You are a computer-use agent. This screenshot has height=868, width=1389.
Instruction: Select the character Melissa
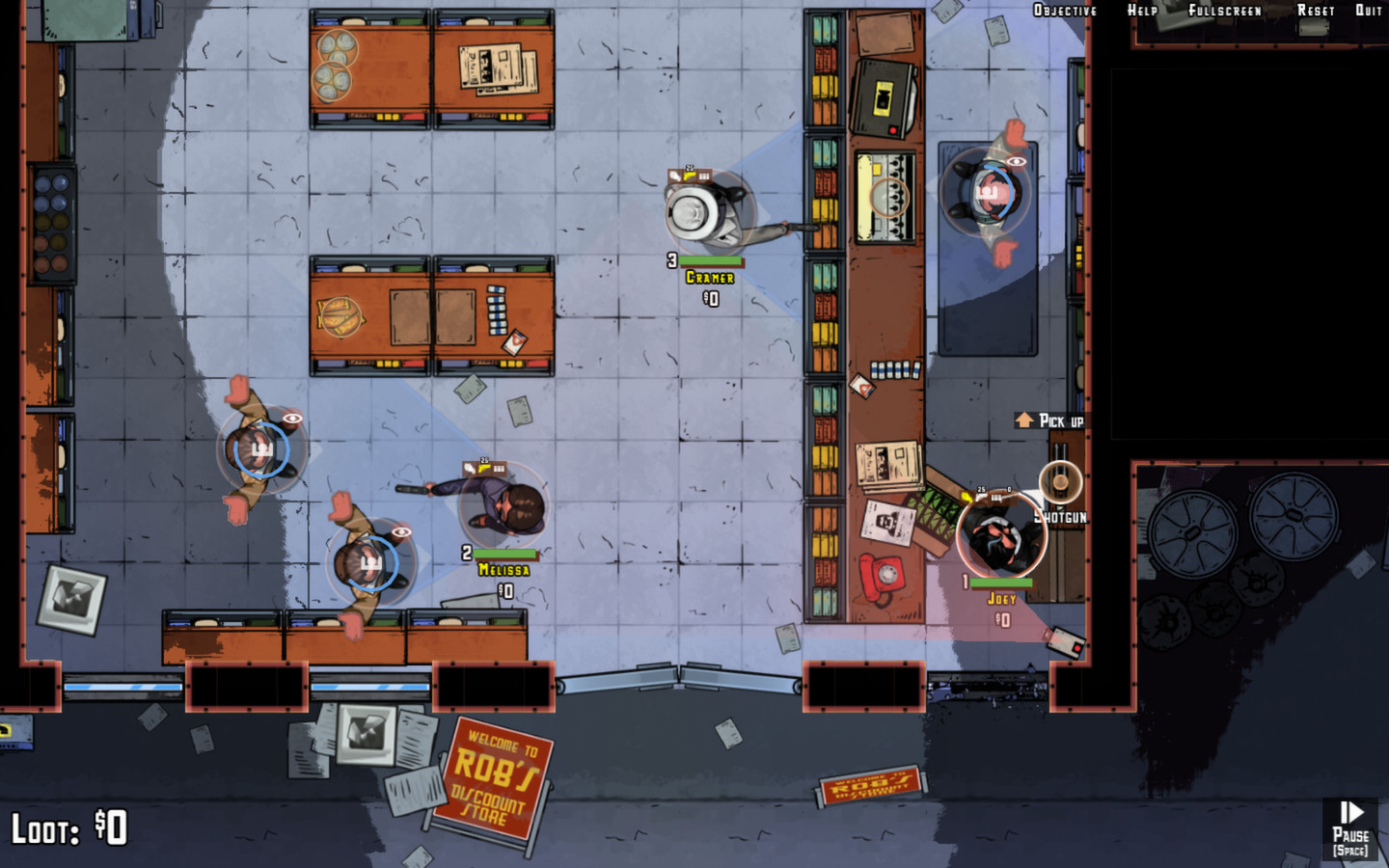coord(502,506)
